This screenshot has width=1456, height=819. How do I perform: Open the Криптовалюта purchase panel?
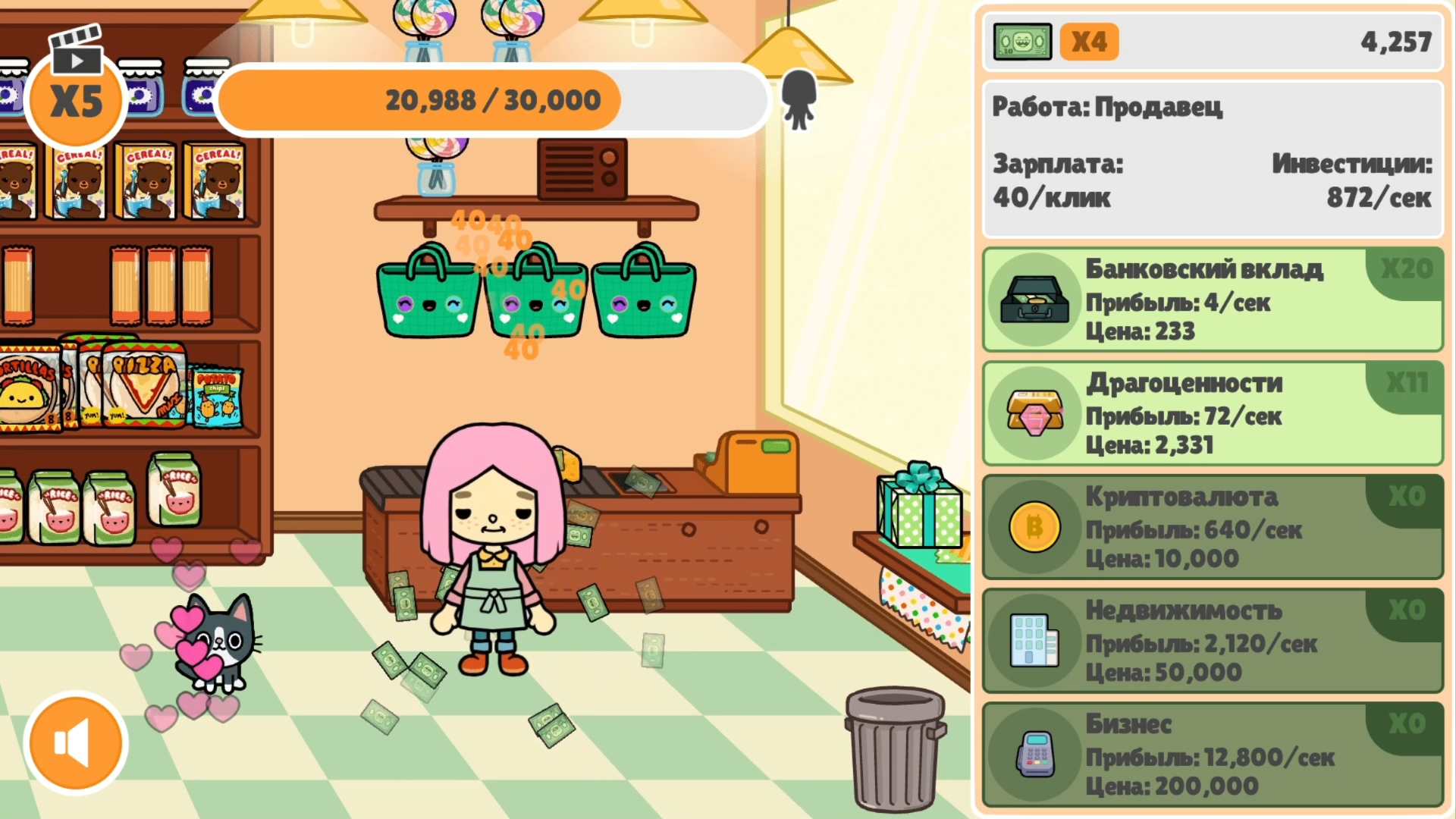click(x=1213, y=527)
